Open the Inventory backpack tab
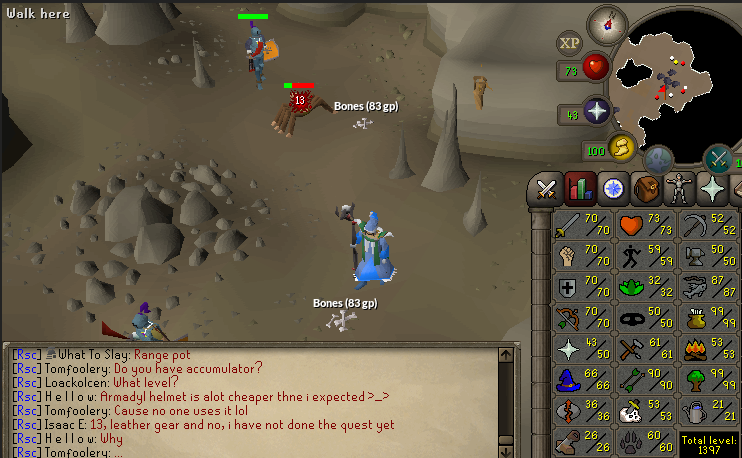The image size is (742, 458). [x=646, y=187]
